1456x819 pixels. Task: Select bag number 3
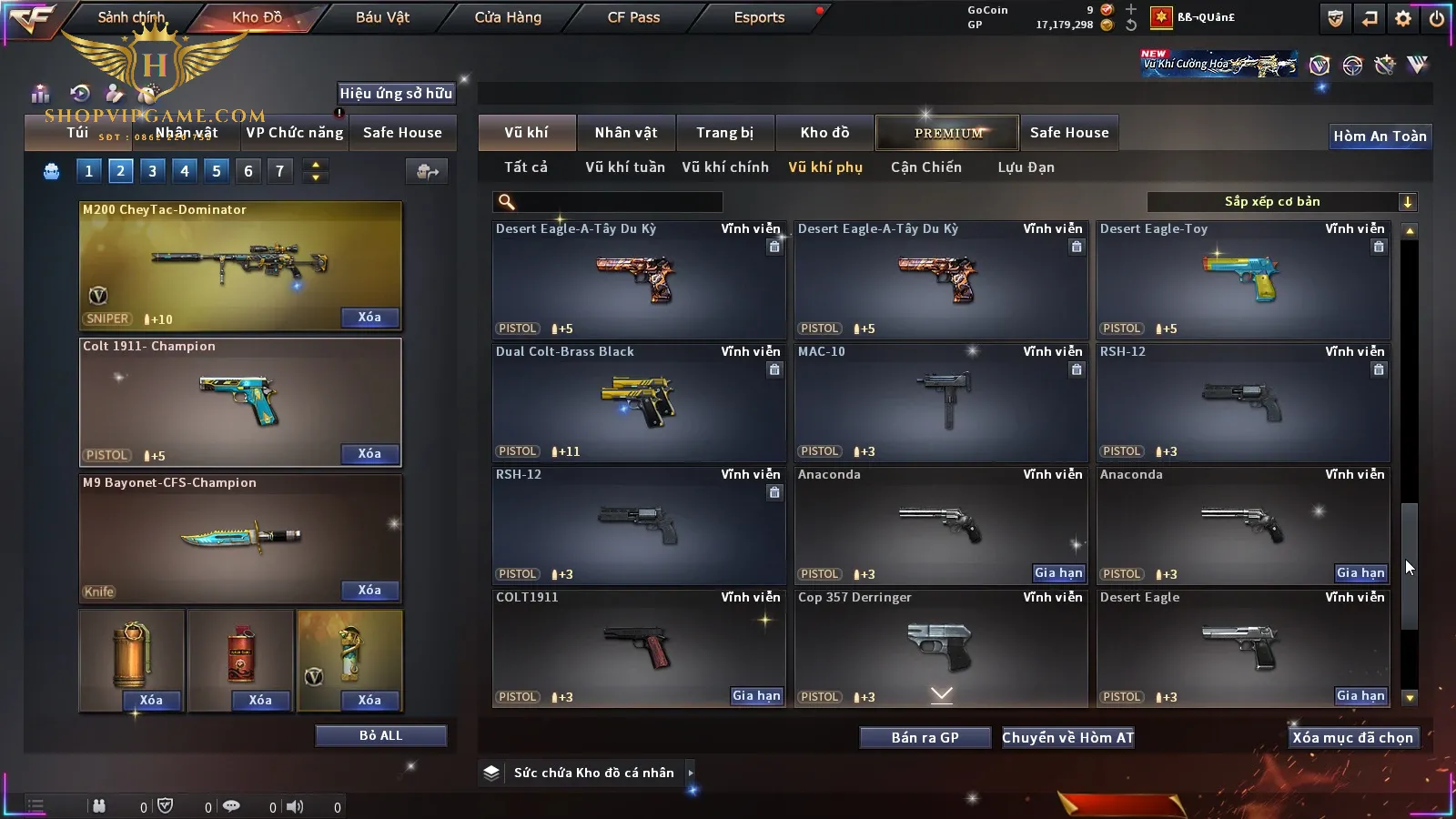[x=153, y=170]
